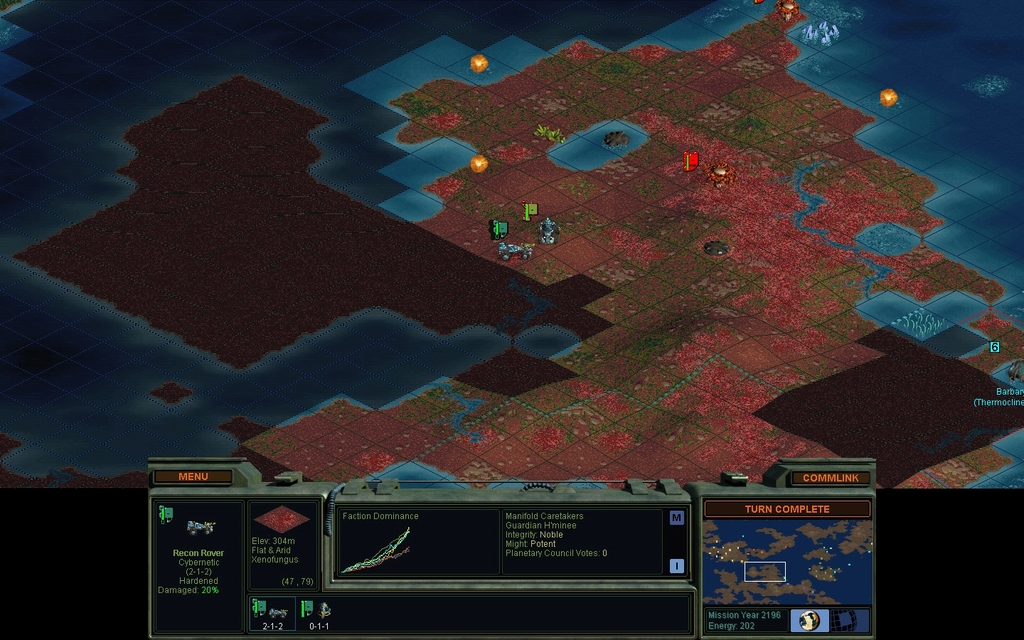Click the M button on info panel

[676, 518]
